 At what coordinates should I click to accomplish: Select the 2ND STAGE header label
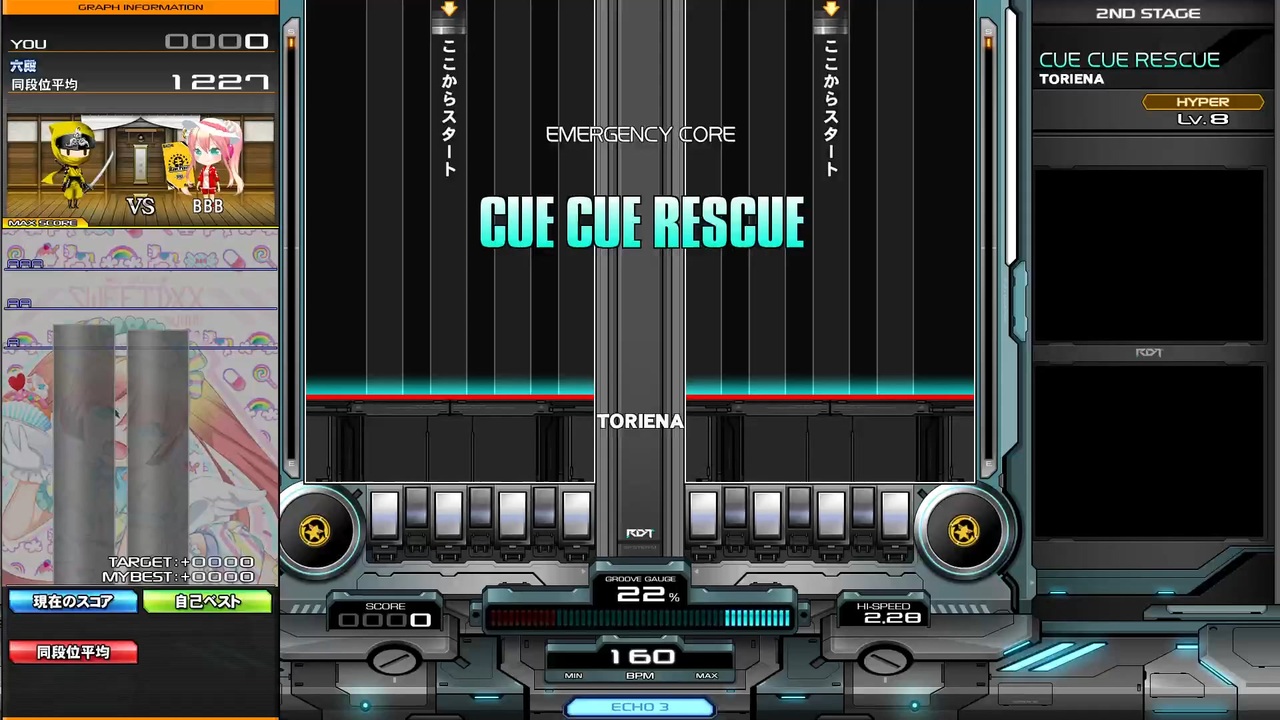pyautogui.click(x=1147, y=13)
